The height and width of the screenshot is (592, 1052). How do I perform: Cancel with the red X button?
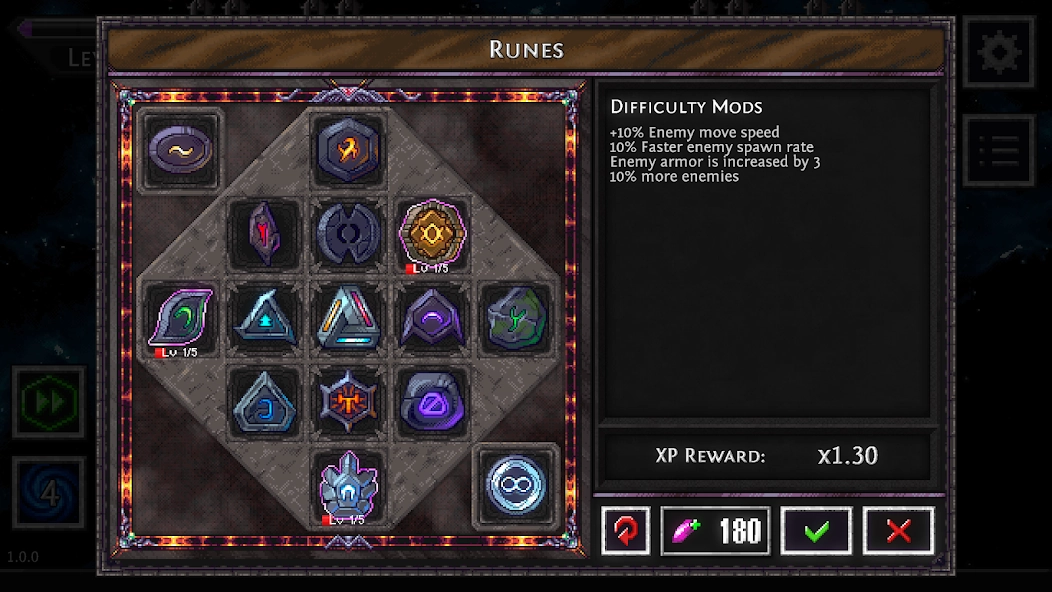(x=898, y=530)
